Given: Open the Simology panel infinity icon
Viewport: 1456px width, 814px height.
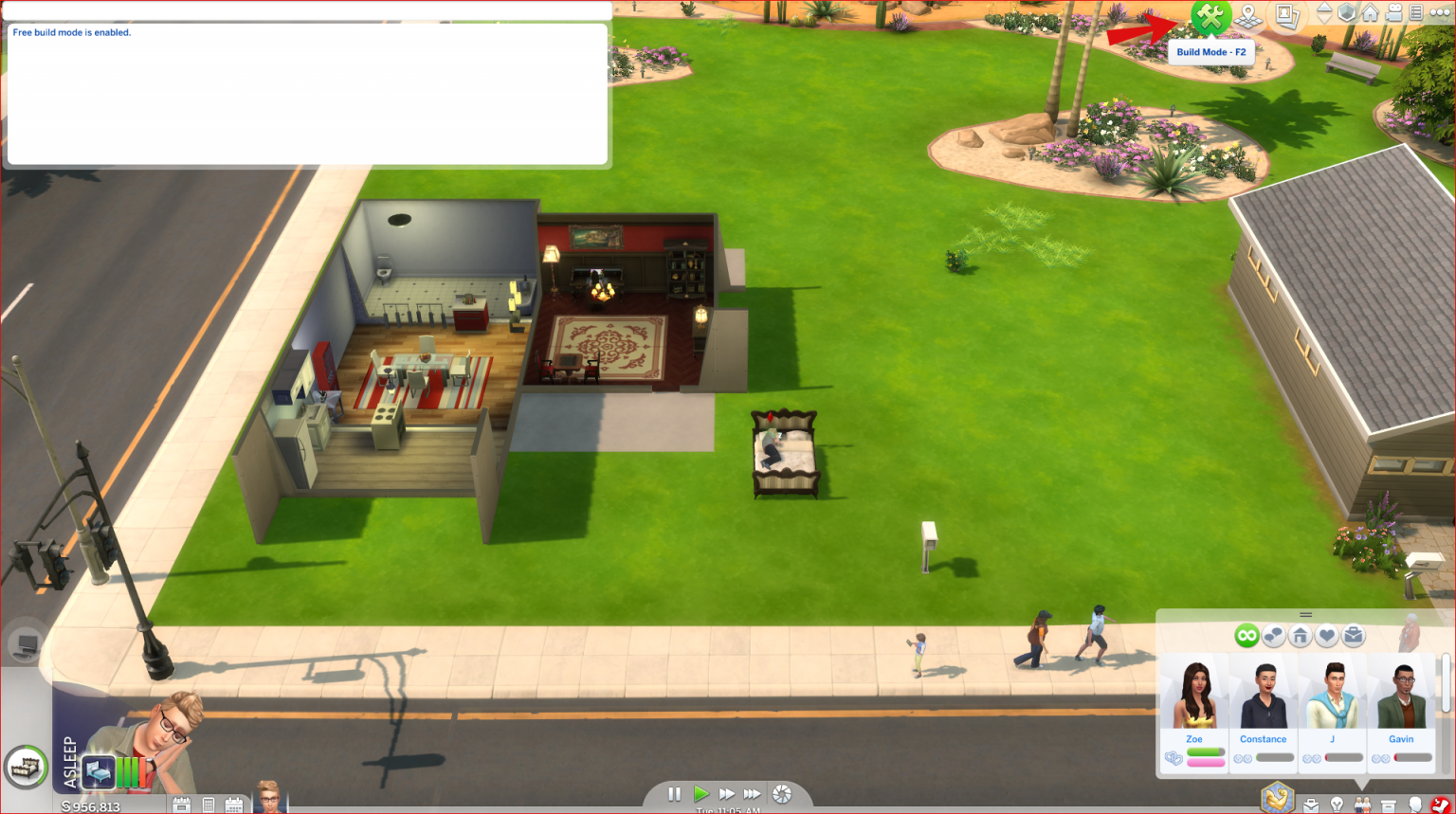Looking at the screenshot, I should coord(1247,634).
